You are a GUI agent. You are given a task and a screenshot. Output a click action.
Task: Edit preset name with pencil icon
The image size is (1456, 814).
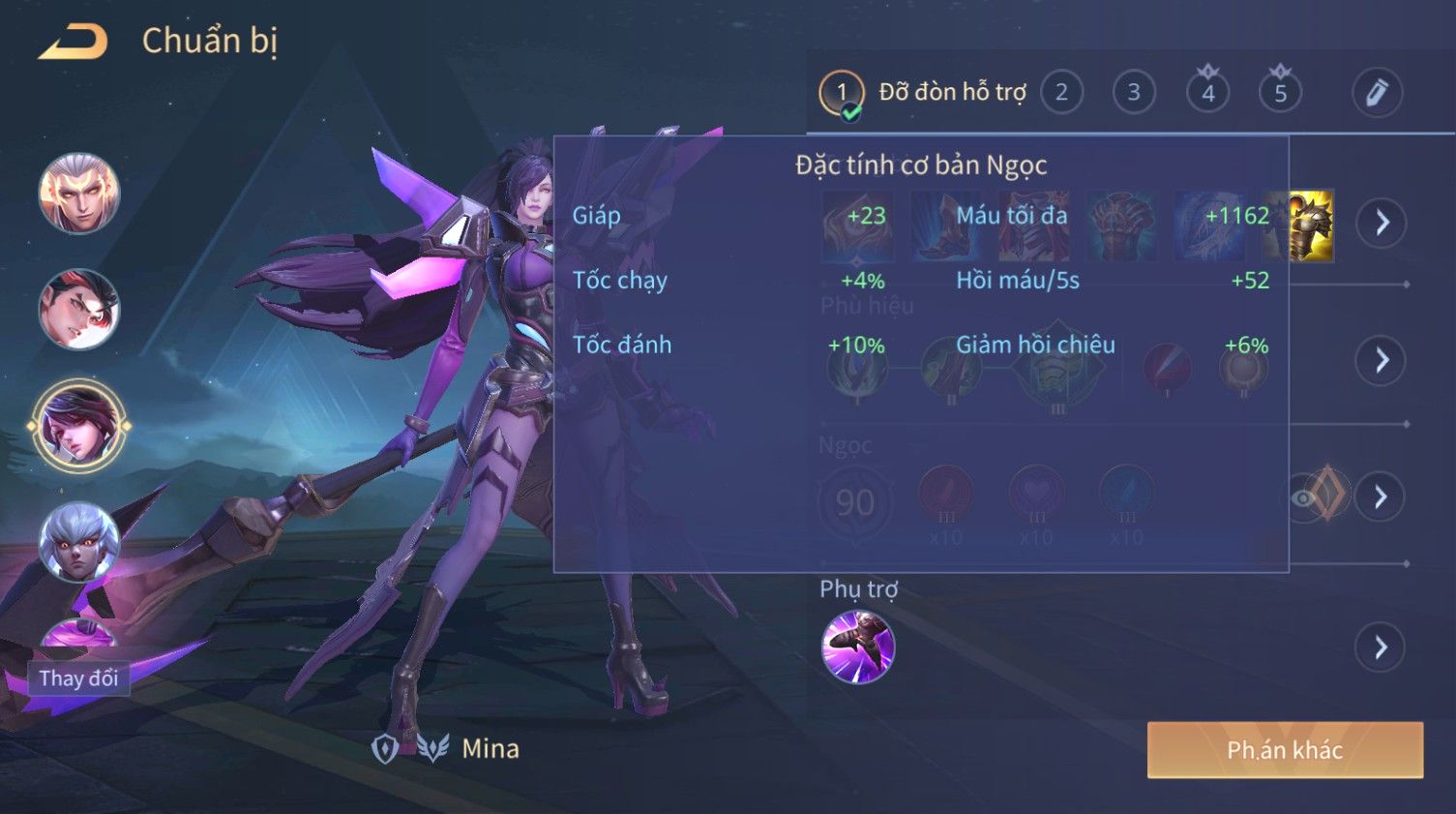(1376, 93)
